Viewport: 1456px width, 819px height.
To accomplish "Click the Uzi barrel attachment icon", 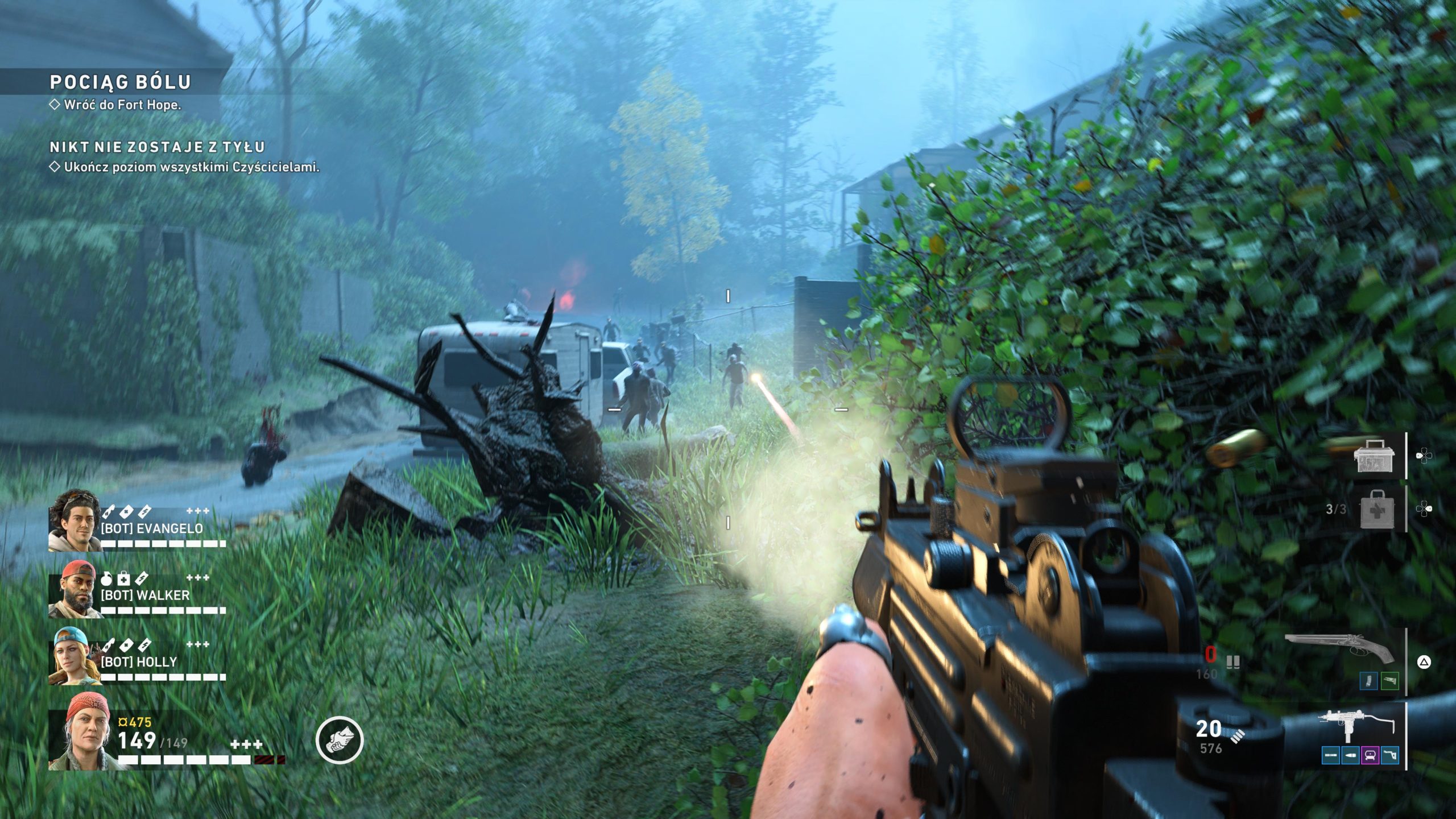I will pyautogui.click(x=1331, y=755).
